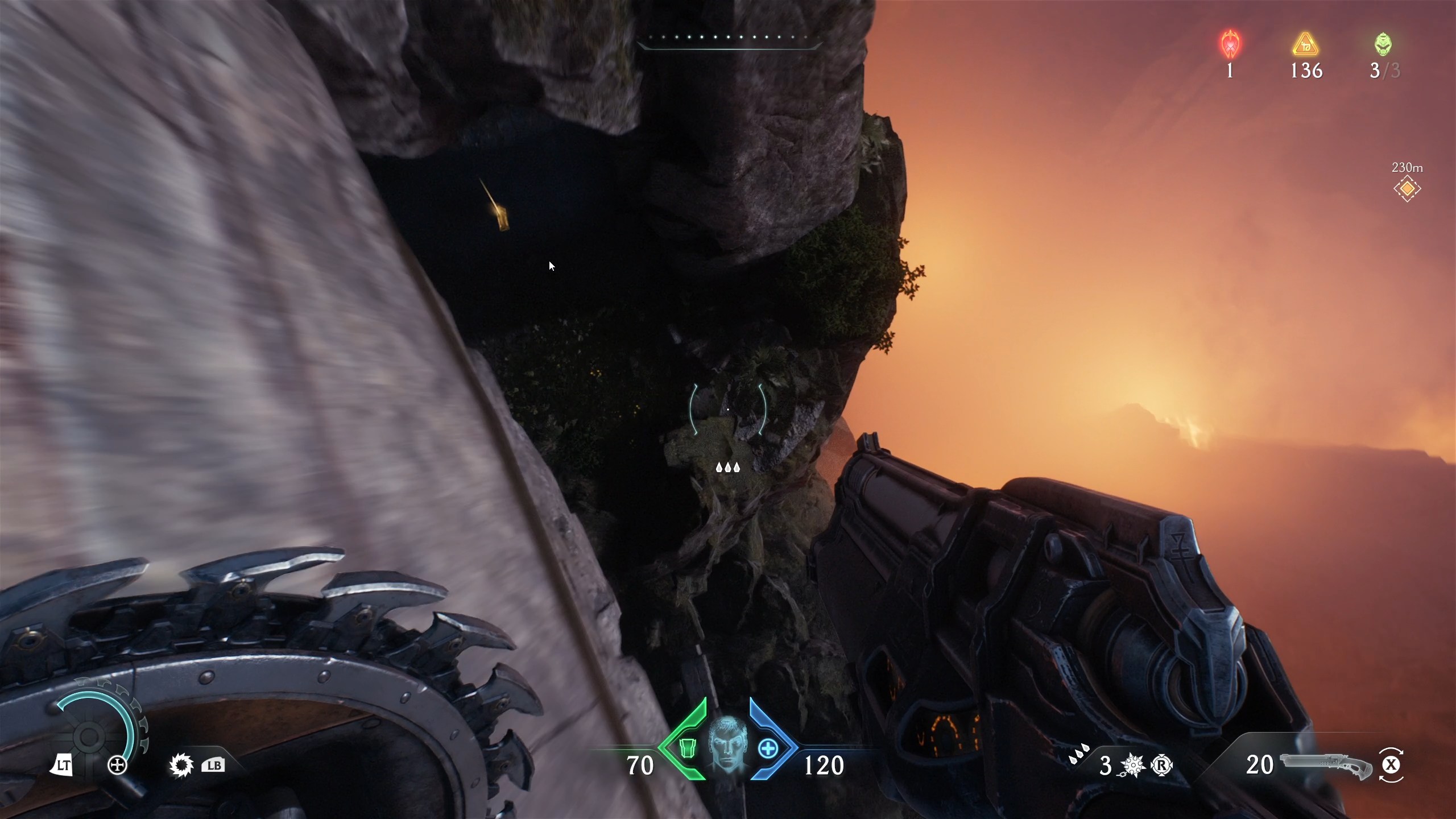
Task: Click the crosshair targeting dot to toggle aim
Action: [x=729, y=409]
